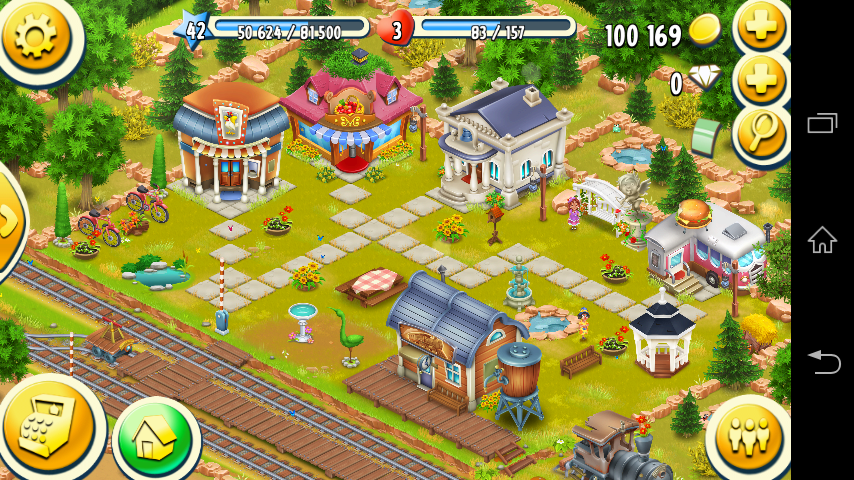Expand the yellow arrow side panel
Viewport: 854px width, 480px height.
pyautogui.click(x=8, y=222)
